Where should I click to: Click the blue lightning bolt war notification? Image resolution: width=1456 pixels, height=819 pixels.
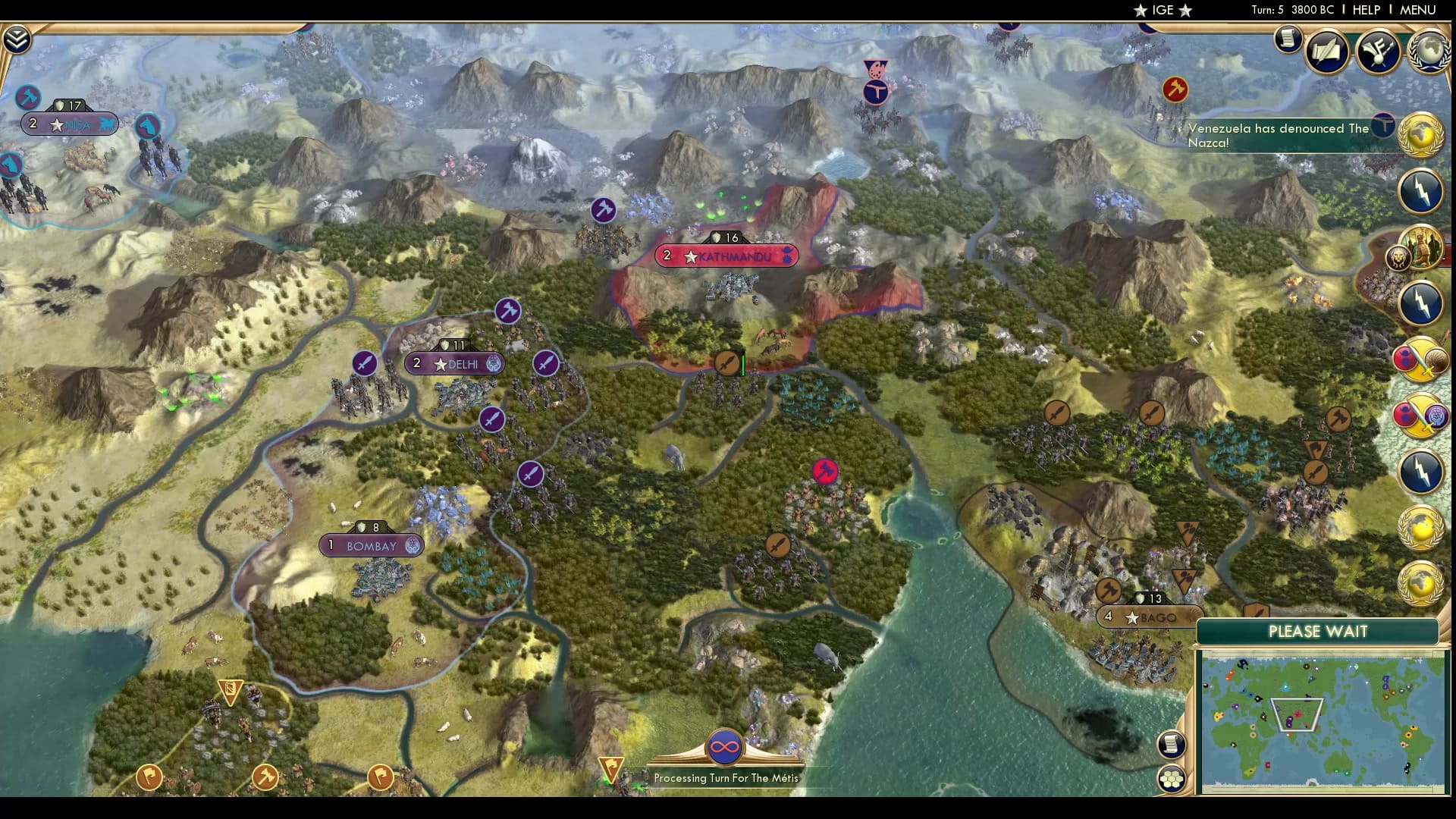click(1421, 191)
